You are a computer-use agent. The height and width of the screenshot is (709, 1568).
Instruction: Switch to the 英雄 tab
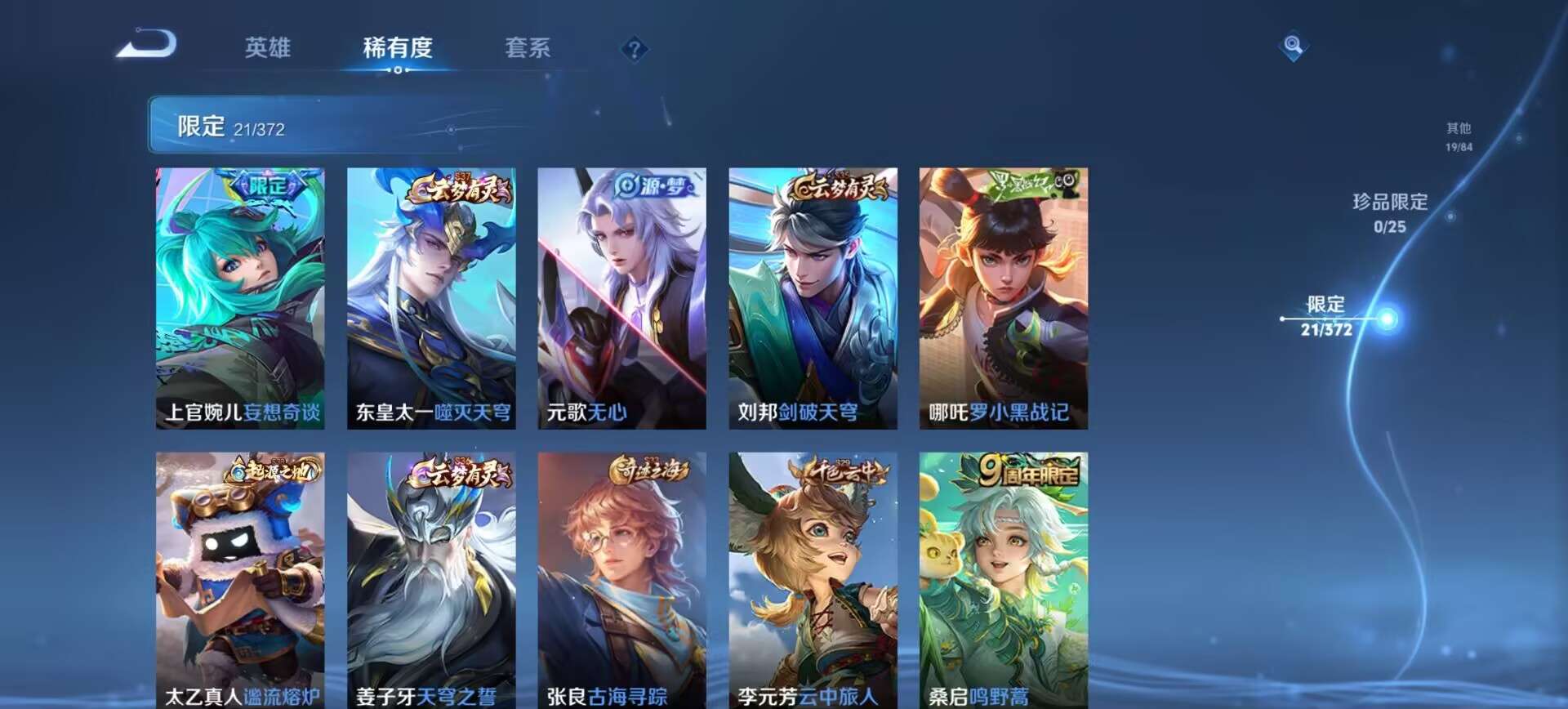tap(269, 49)
